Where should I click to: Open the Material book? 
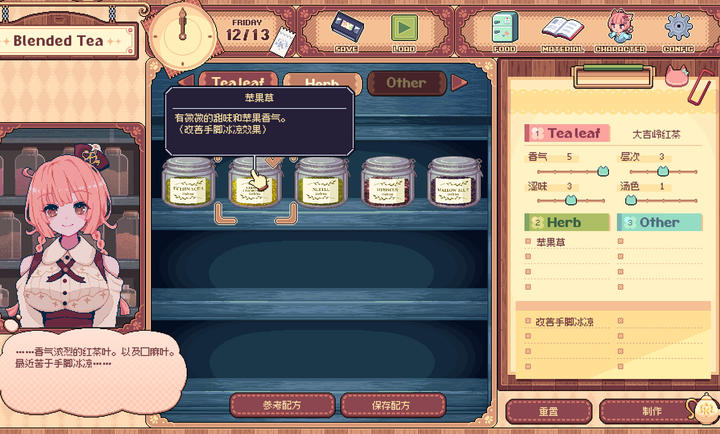pyautogui.click(x=562, y=31)
